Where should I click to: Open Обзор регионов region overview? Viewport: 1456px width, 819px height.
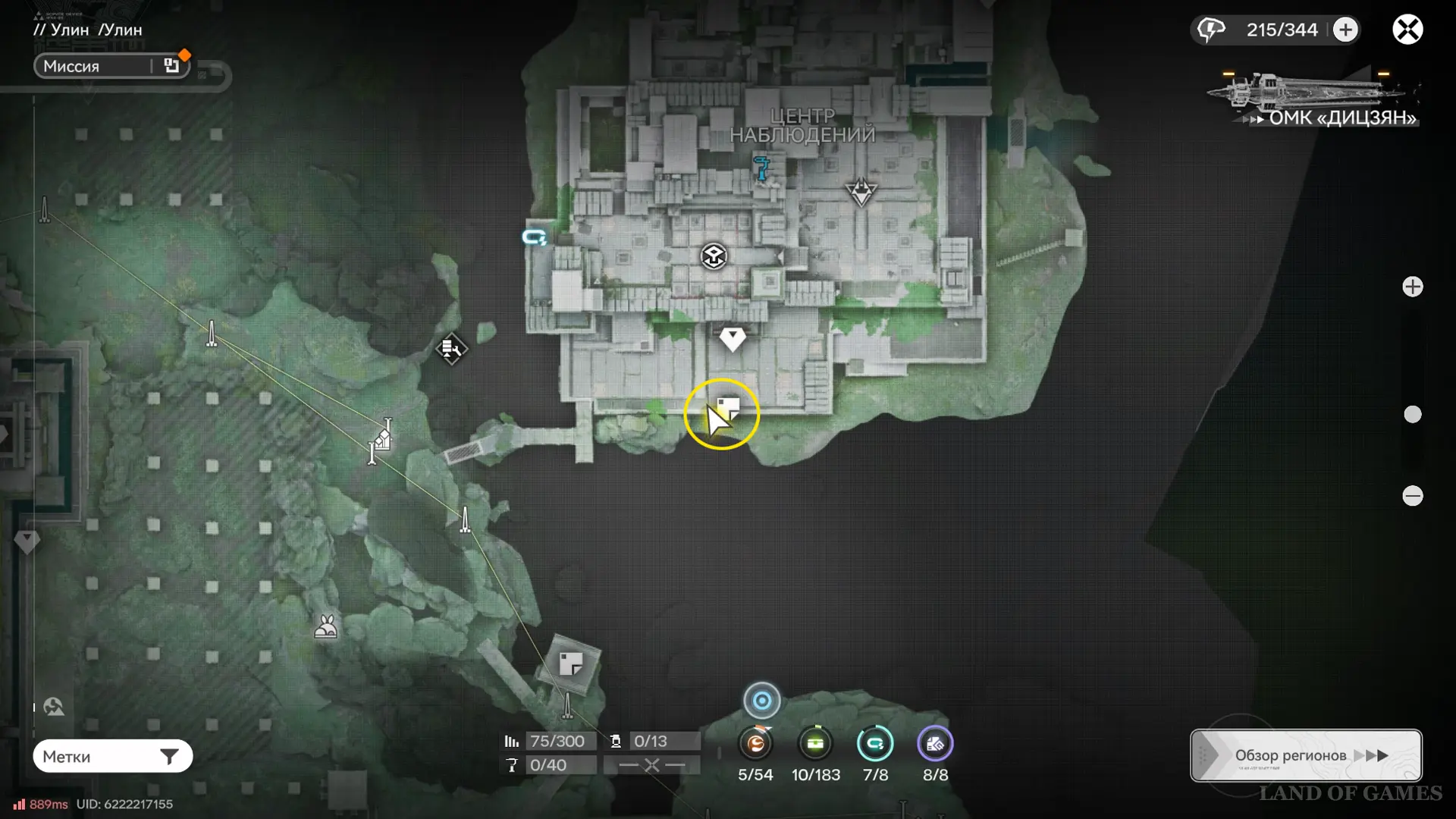tap(1306, 755)
